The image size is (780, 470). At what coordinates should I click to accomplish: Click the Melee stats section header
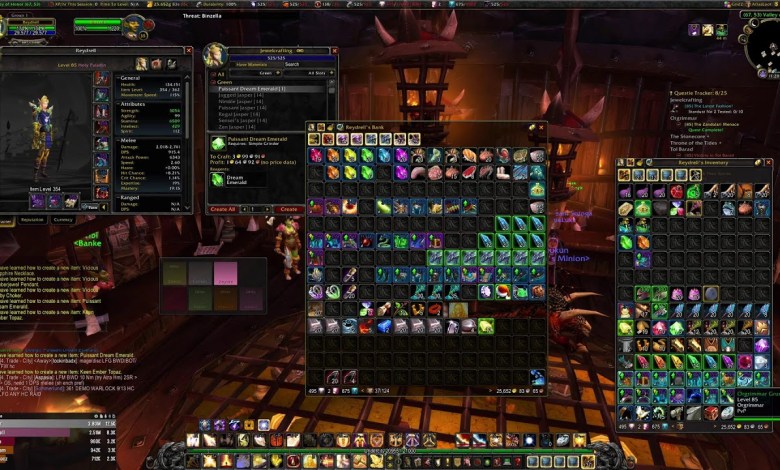[130, 141]
